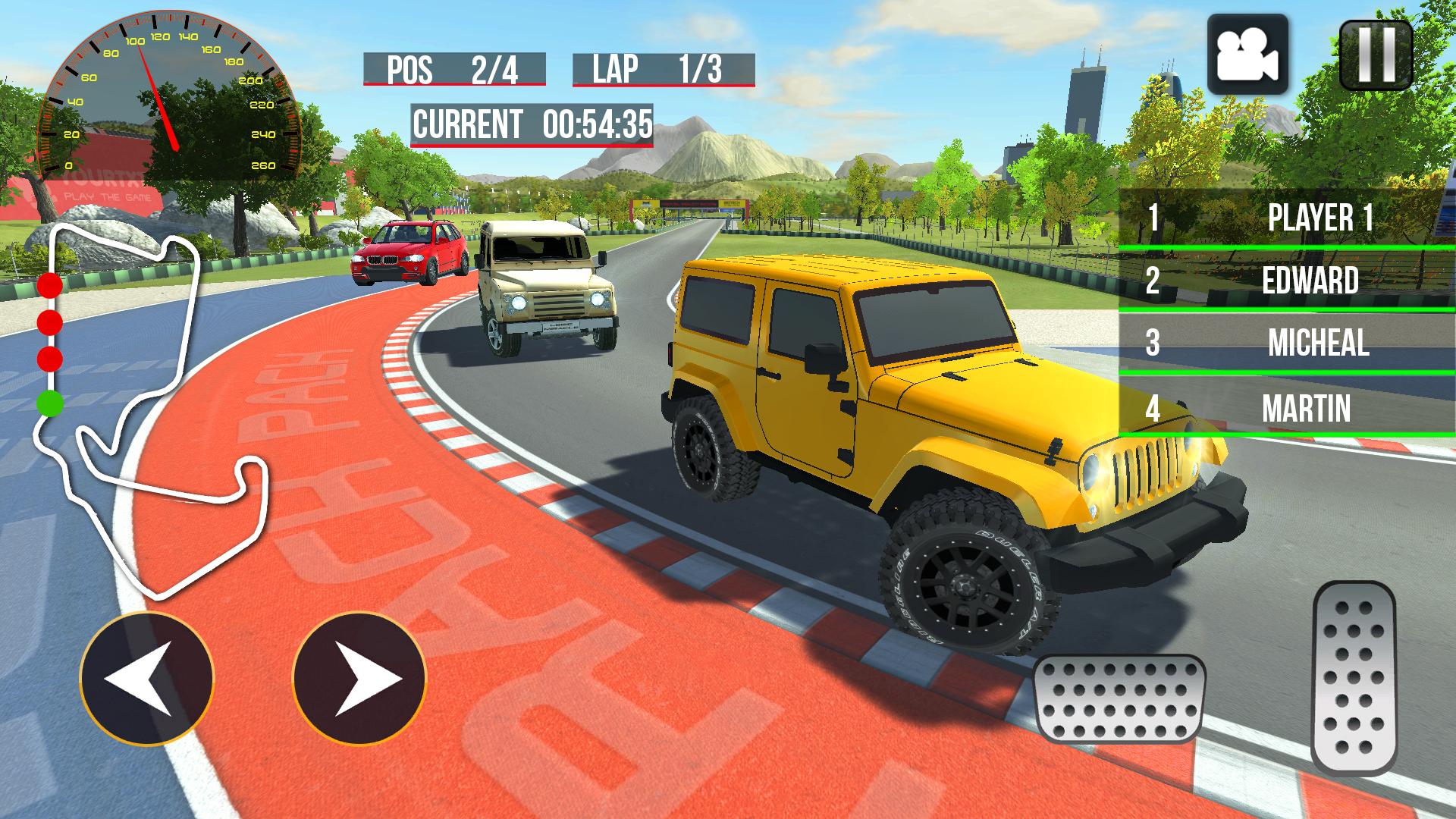Select Martin in the standings list

tap(1286, 408)
